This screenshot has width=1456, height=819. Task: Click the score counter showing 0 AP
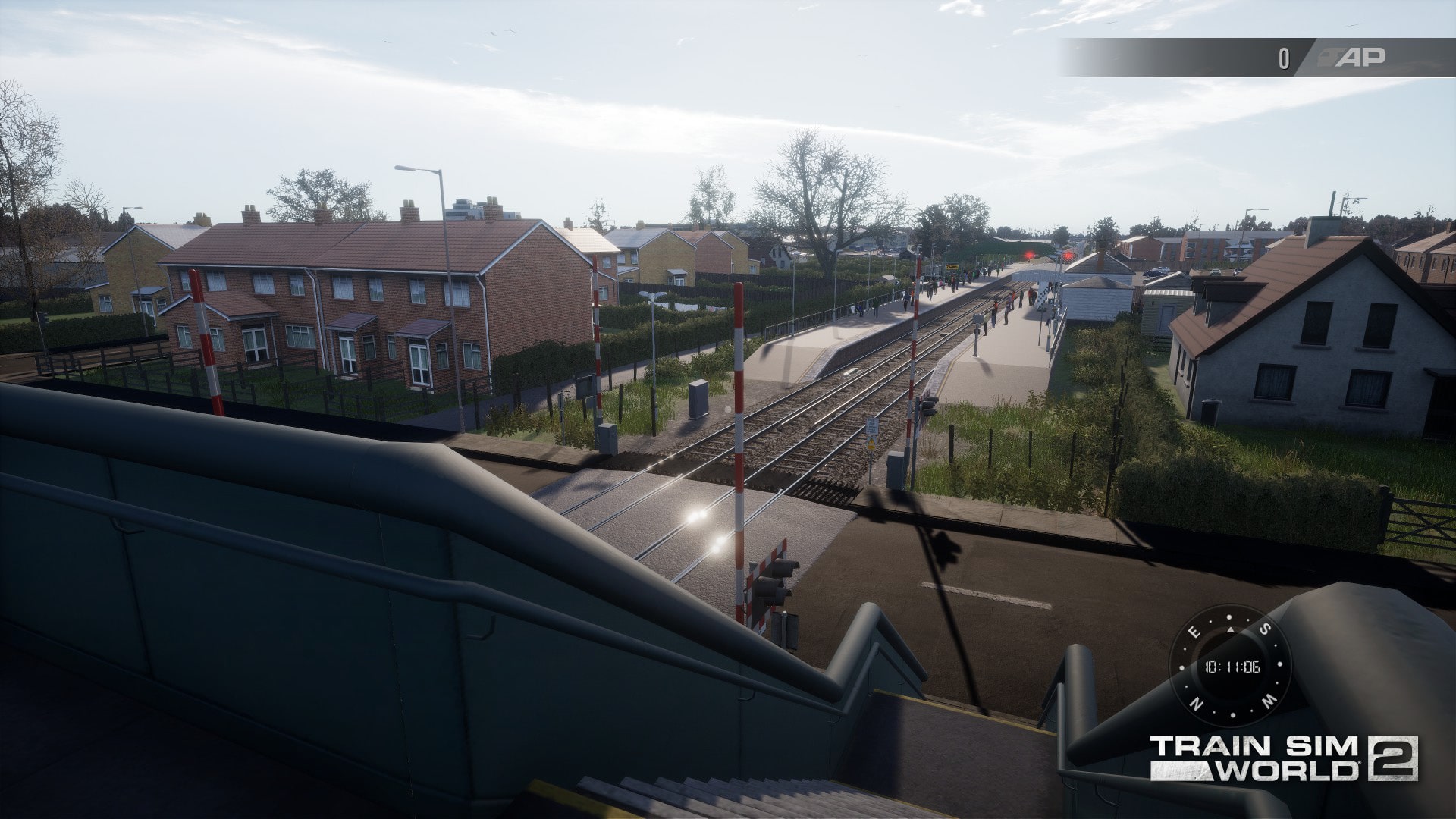[1283, 55]
